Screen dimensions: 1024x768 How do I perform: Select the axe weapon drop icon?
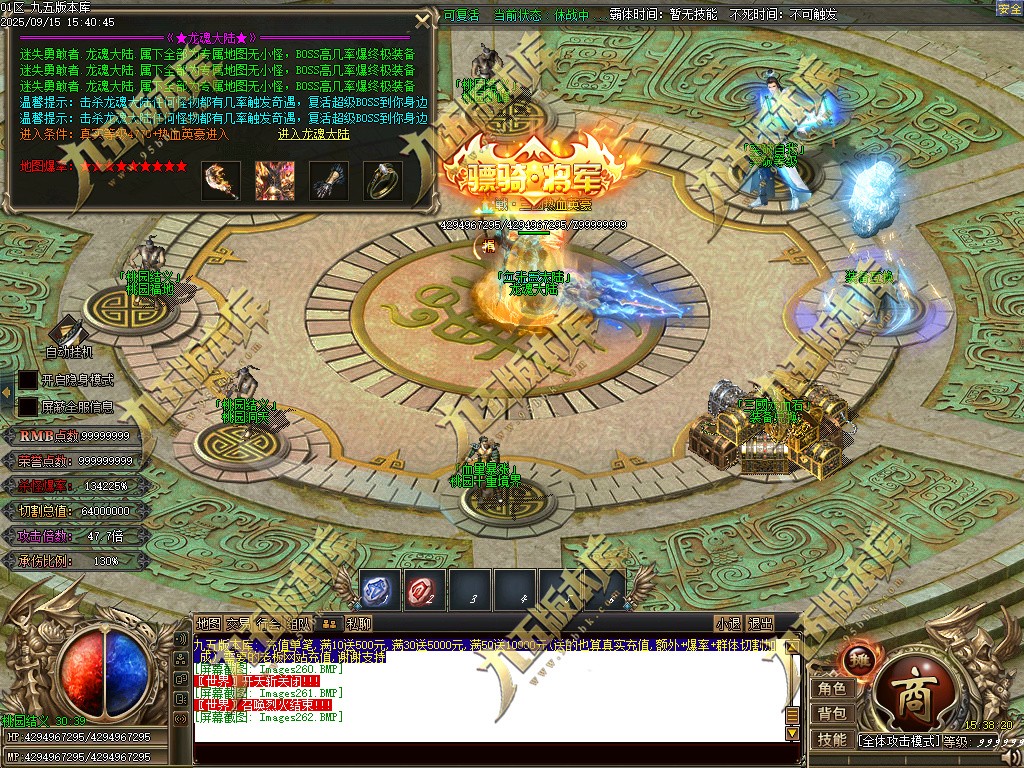pyautogui.click(x=221, y=181)
